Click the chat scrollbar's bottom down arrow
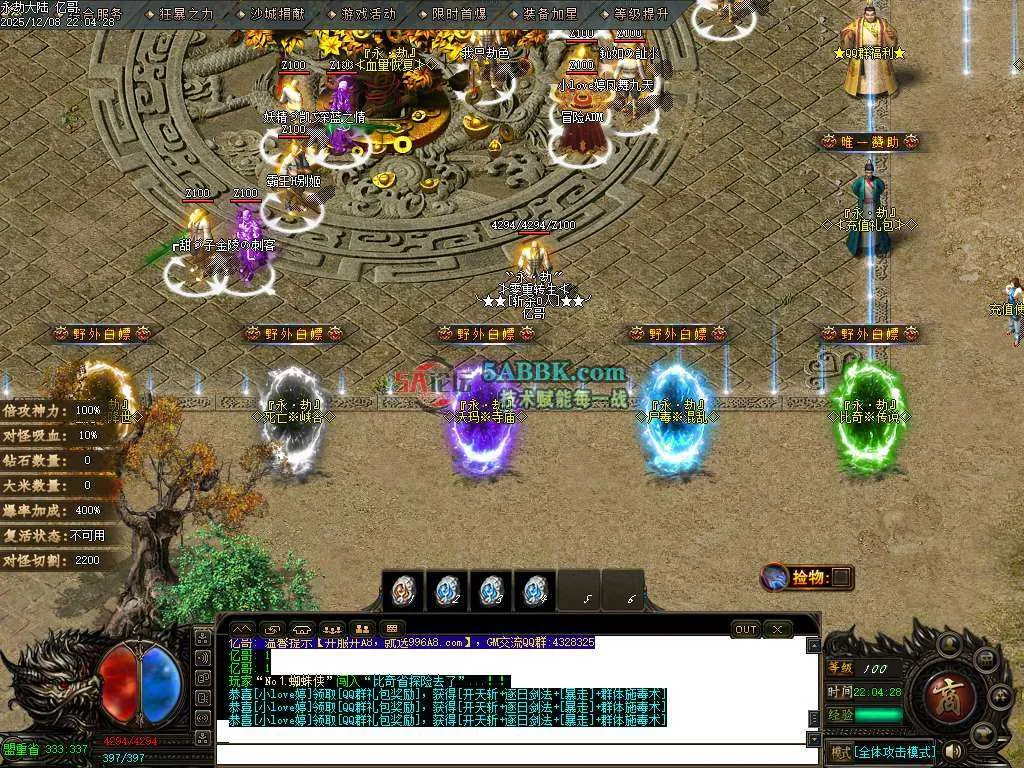The width and height of the screenshot is (1024, 768). tap(813, 738)
